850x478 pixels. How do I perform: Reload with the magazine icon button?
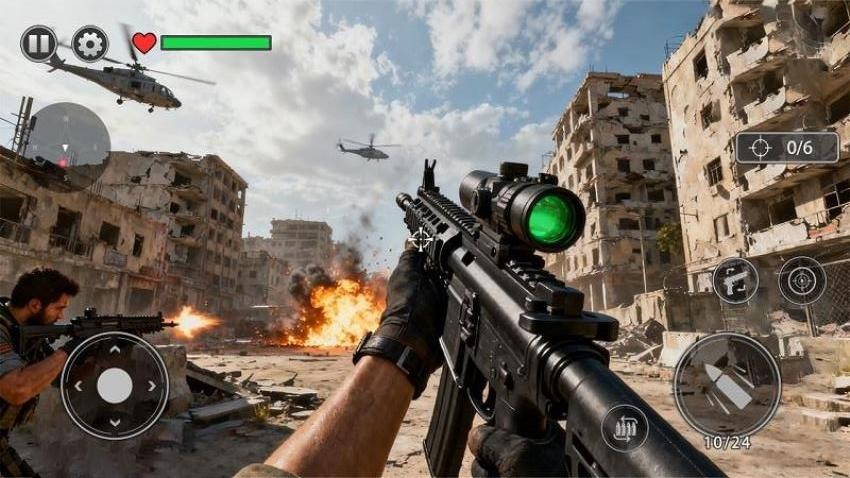625,428
